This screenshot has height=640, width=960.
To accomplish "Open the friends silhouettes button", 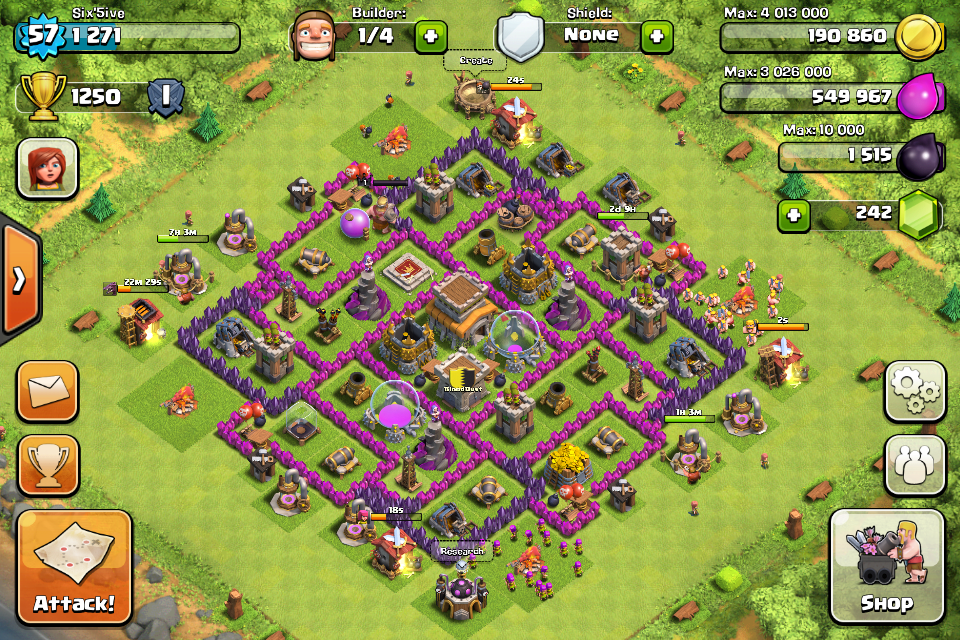I will 914,465.
